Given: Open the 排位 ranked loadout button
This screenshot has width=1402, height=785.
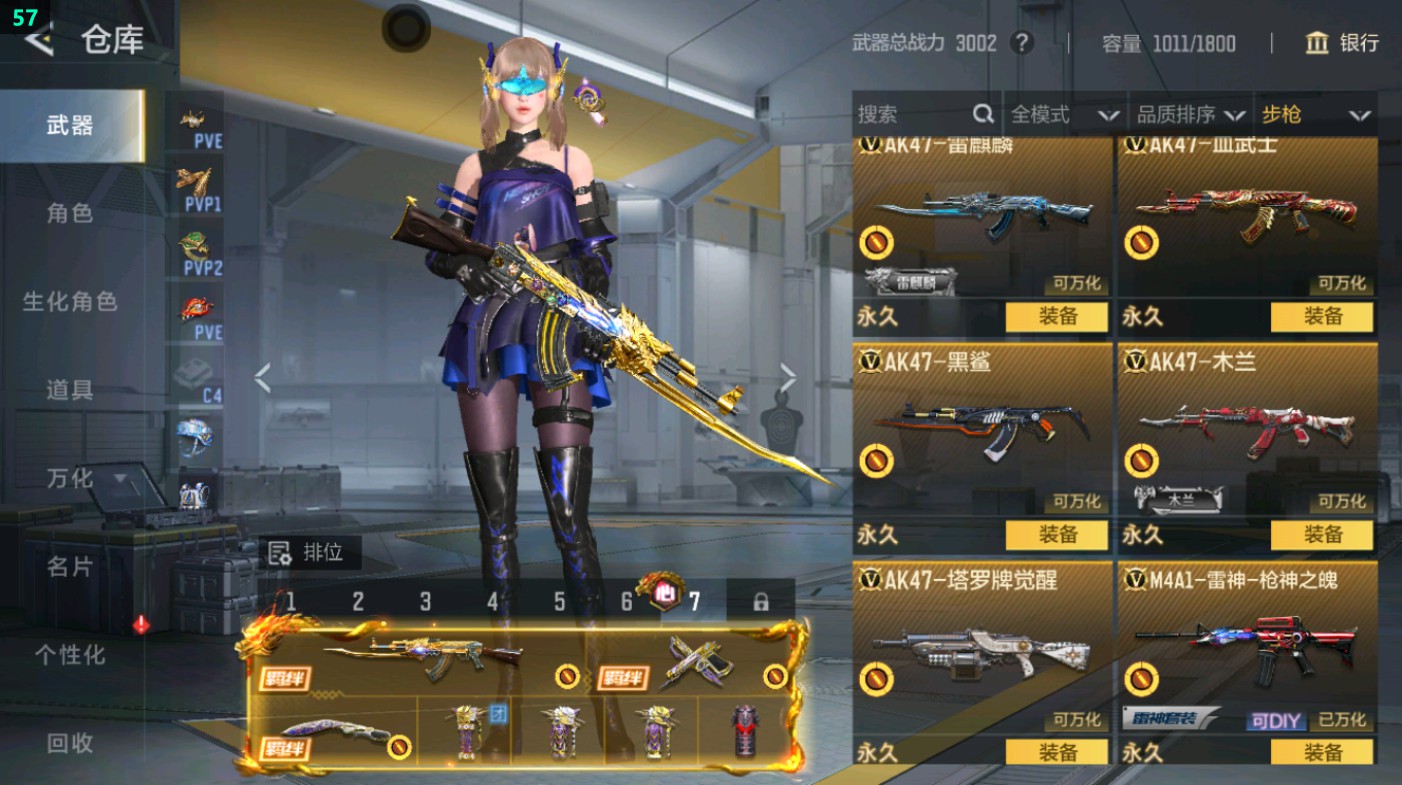Looking at the screenshot, I should (308, 551).
